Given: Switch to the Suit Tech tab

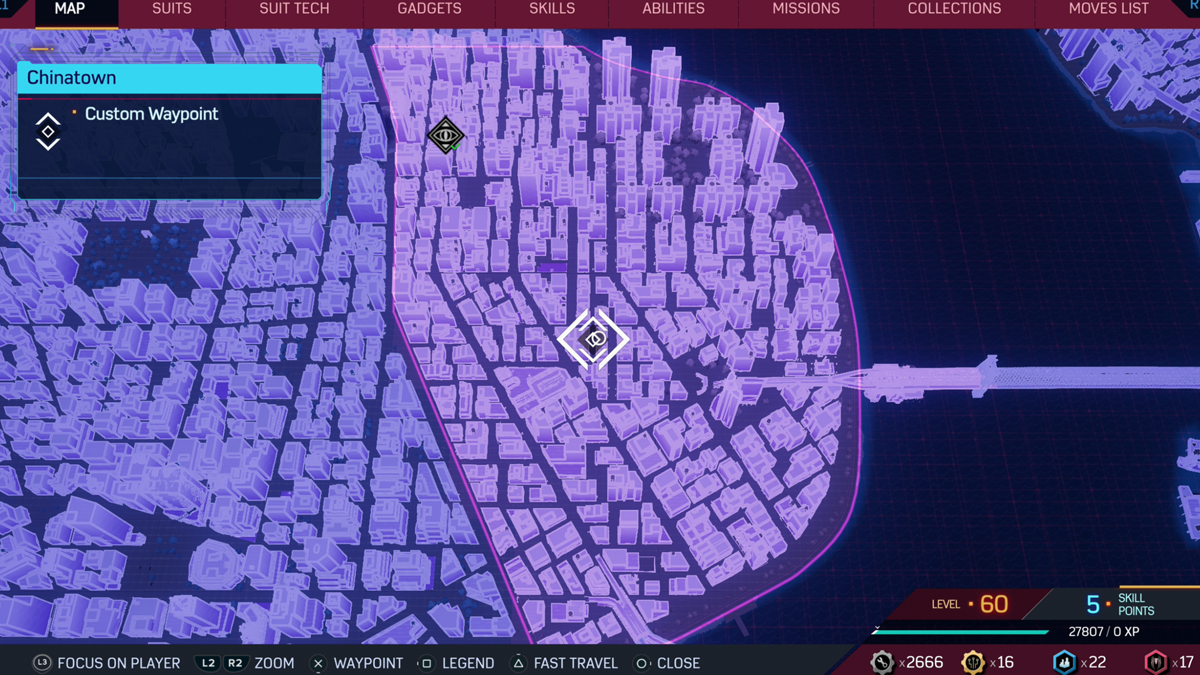Looking at the screenshot, I should (294, 9).
